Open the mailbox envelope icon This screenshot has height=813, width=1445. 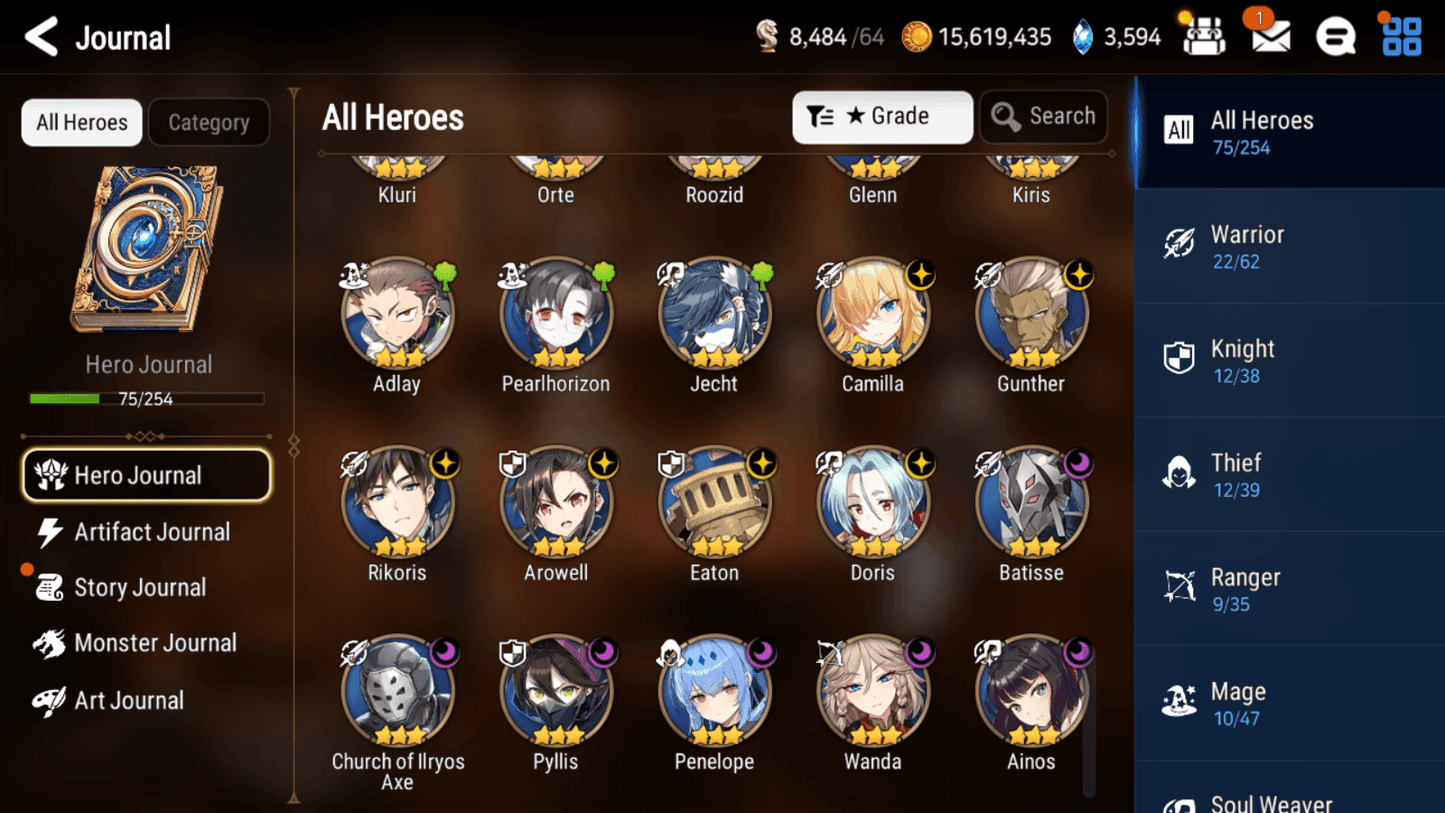coord(1270,37)
